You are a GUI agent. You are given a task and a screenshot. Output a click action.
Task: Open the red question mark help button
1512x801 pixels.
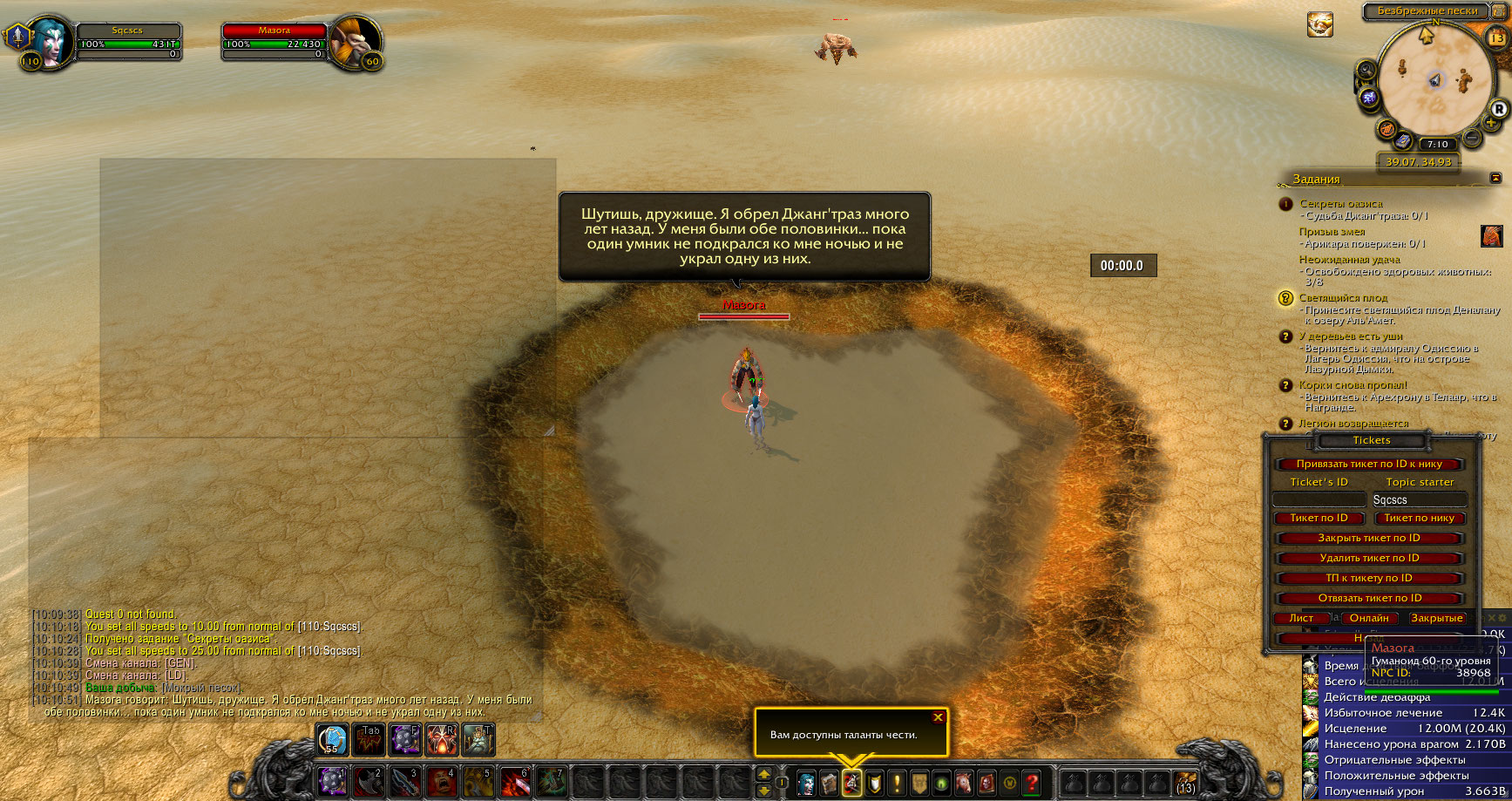coord(1032,782)
